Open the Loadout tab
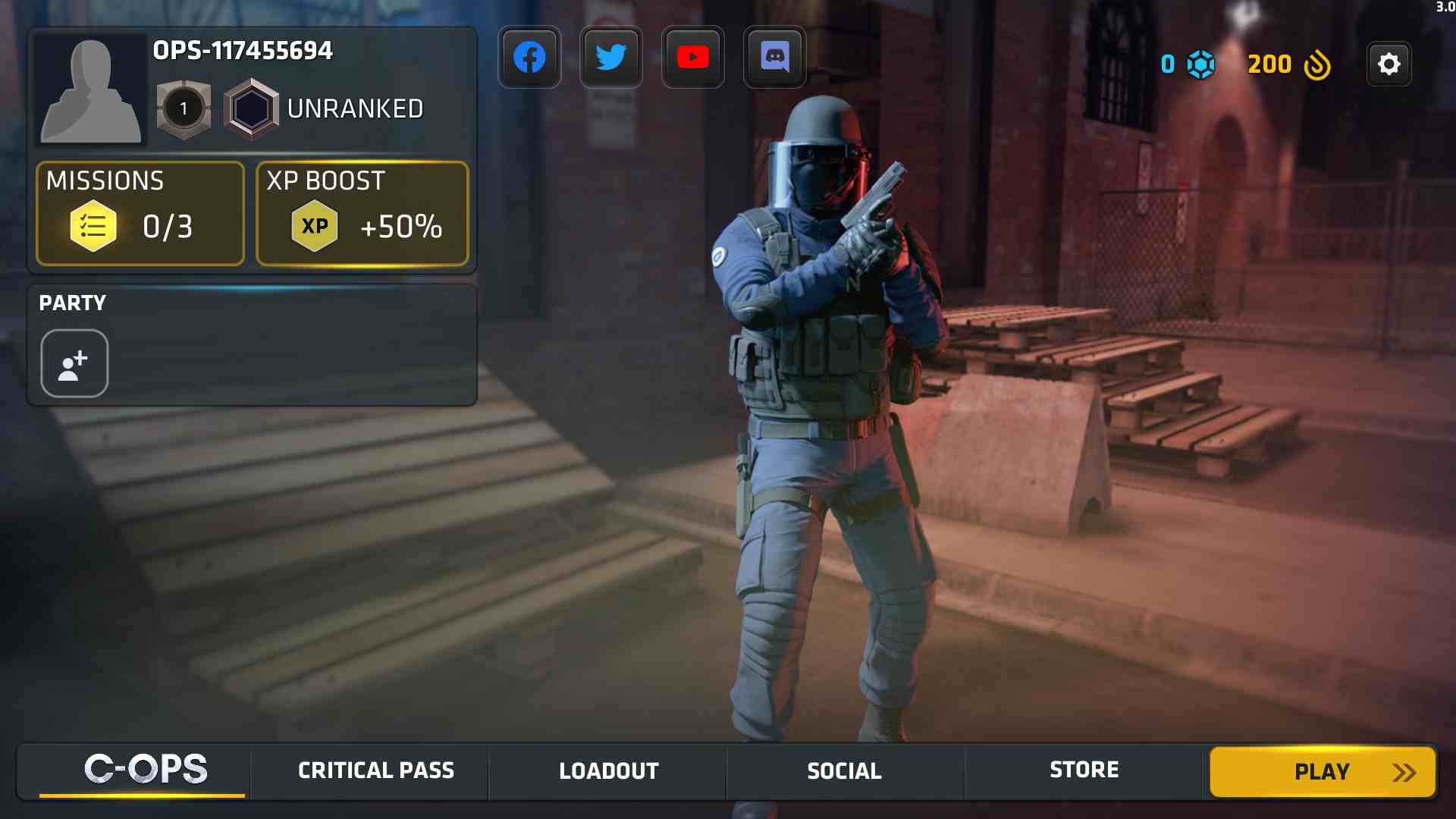Image resolution: width=1456 pixels, height=819 pixels. (608, 770)
